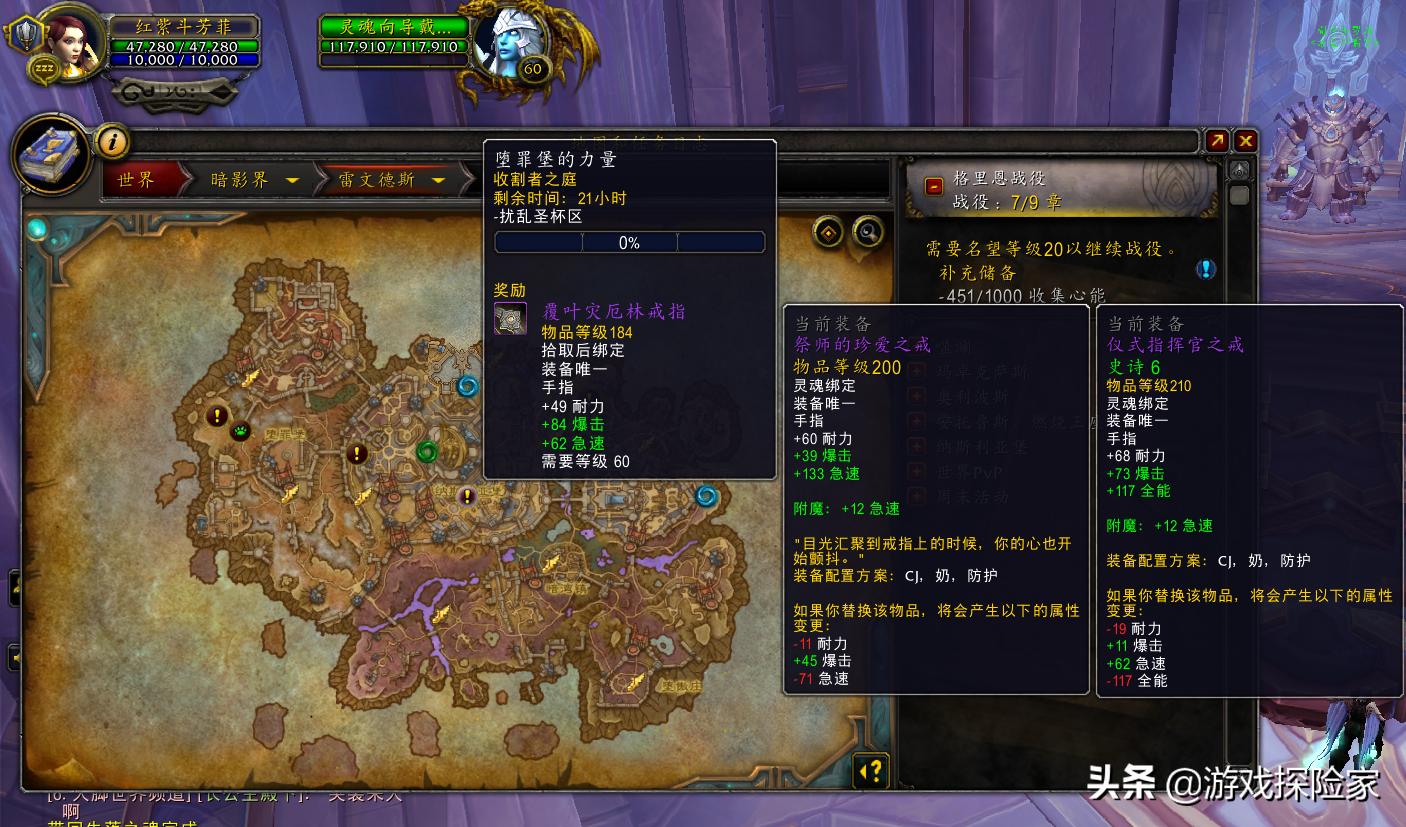Click the target portrait 灵魂向导

(x=508, y=42)
